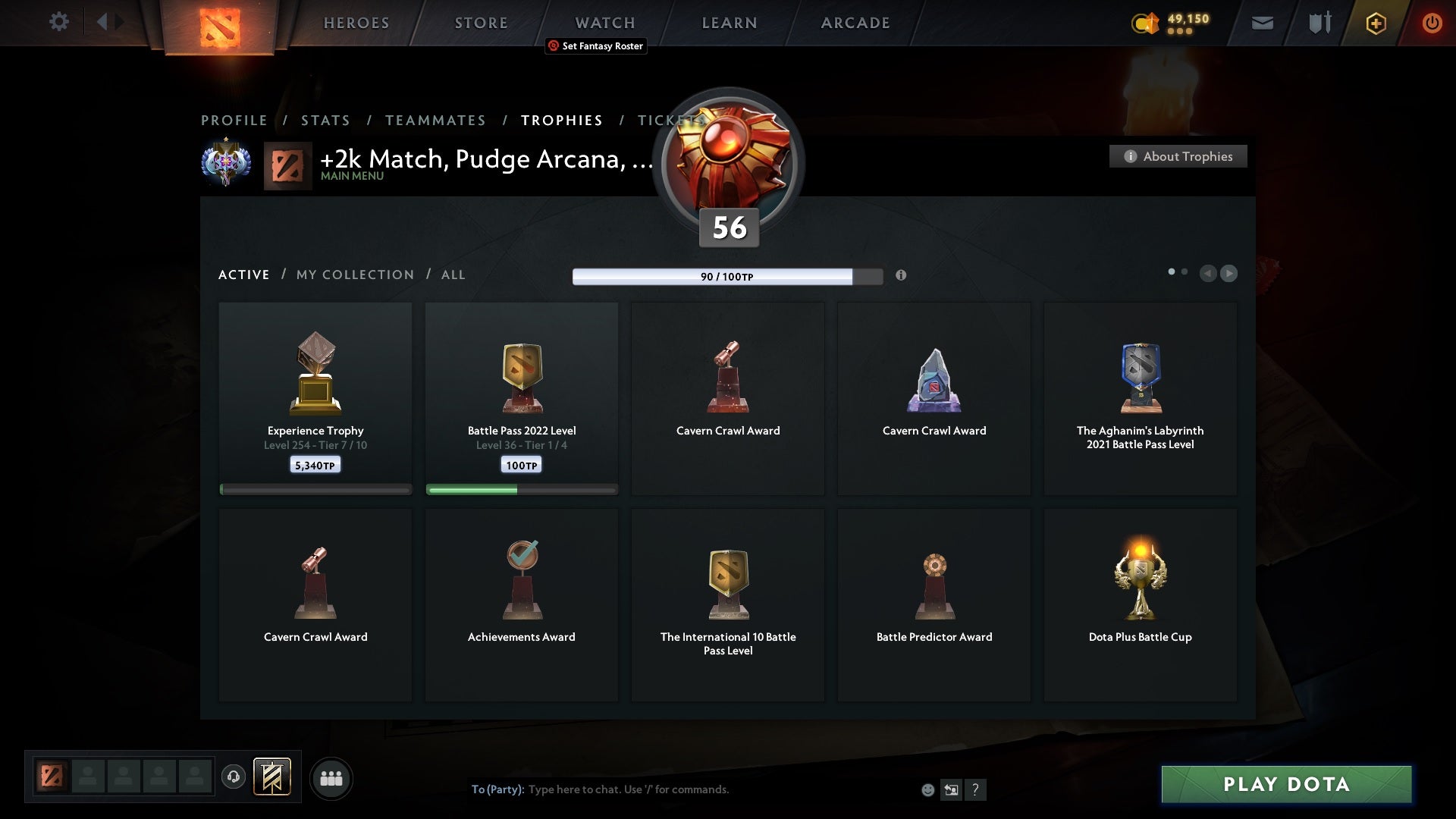Open the settings gear icon

[59, 23]
